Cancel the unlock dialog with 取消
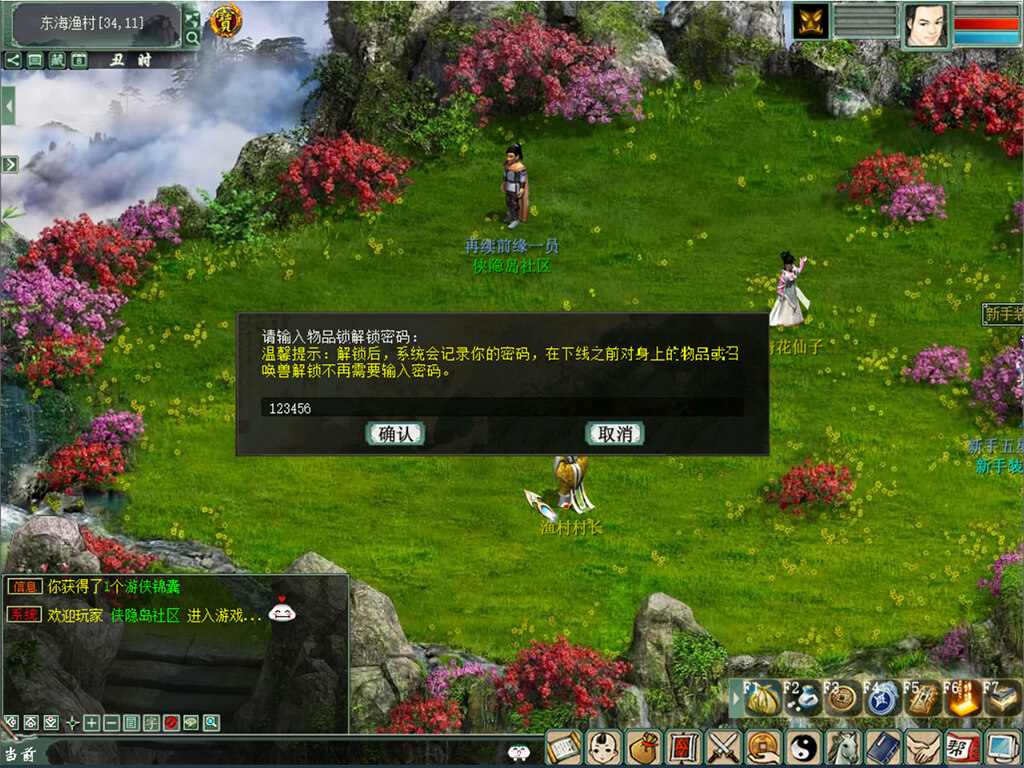 click(614, 433)
